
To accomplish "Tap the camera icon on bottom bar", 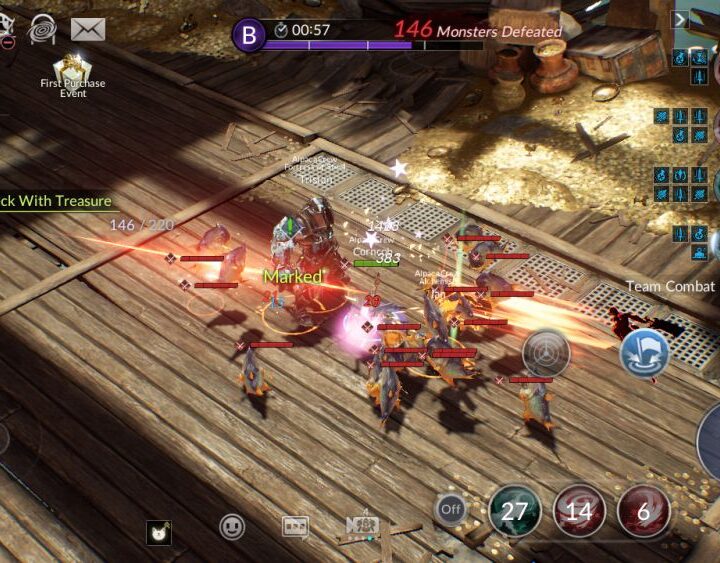I will click(x=360, y=525).
